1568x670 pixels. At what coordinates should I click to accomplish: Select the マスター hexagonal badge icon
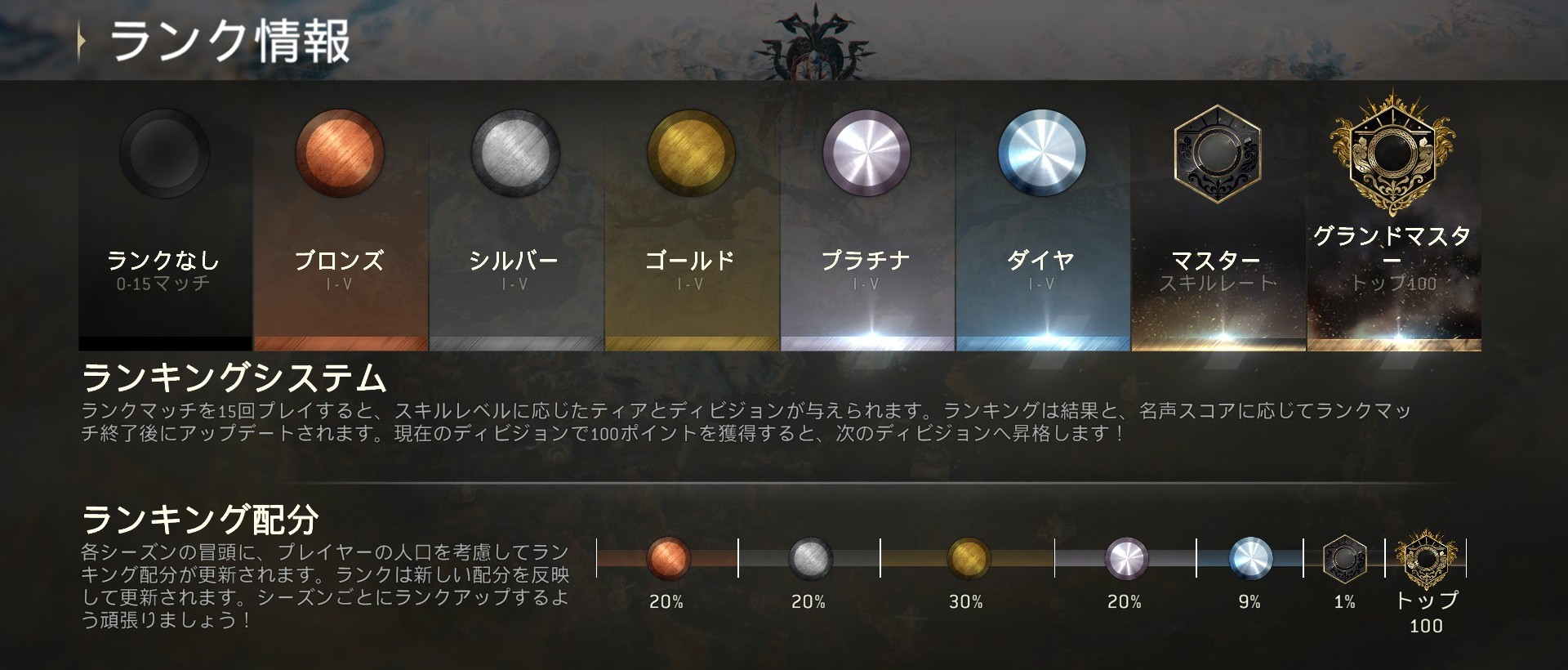(1219, 155)
